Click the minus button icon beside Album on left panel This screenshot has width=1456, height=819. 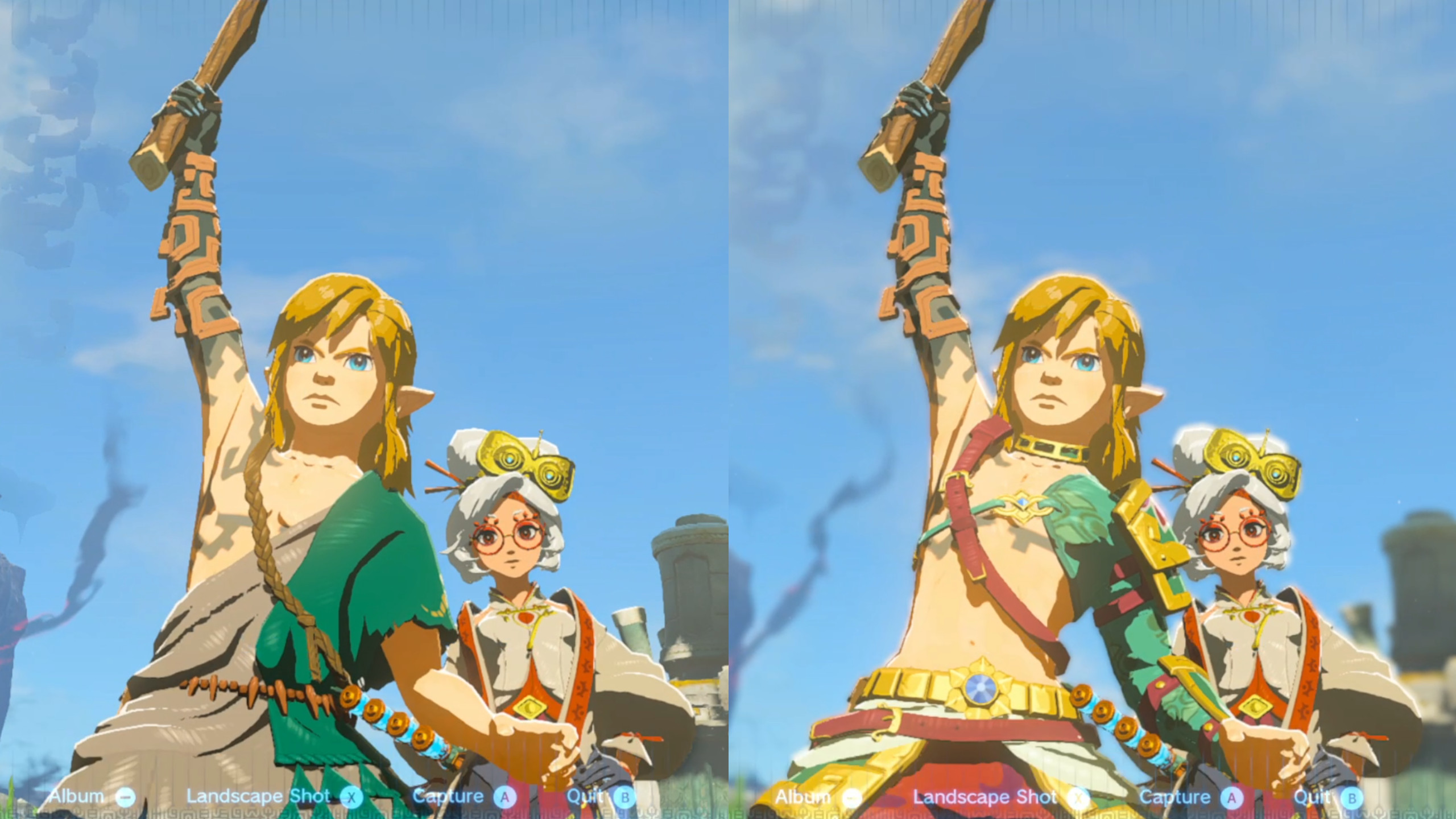point(125,796)
